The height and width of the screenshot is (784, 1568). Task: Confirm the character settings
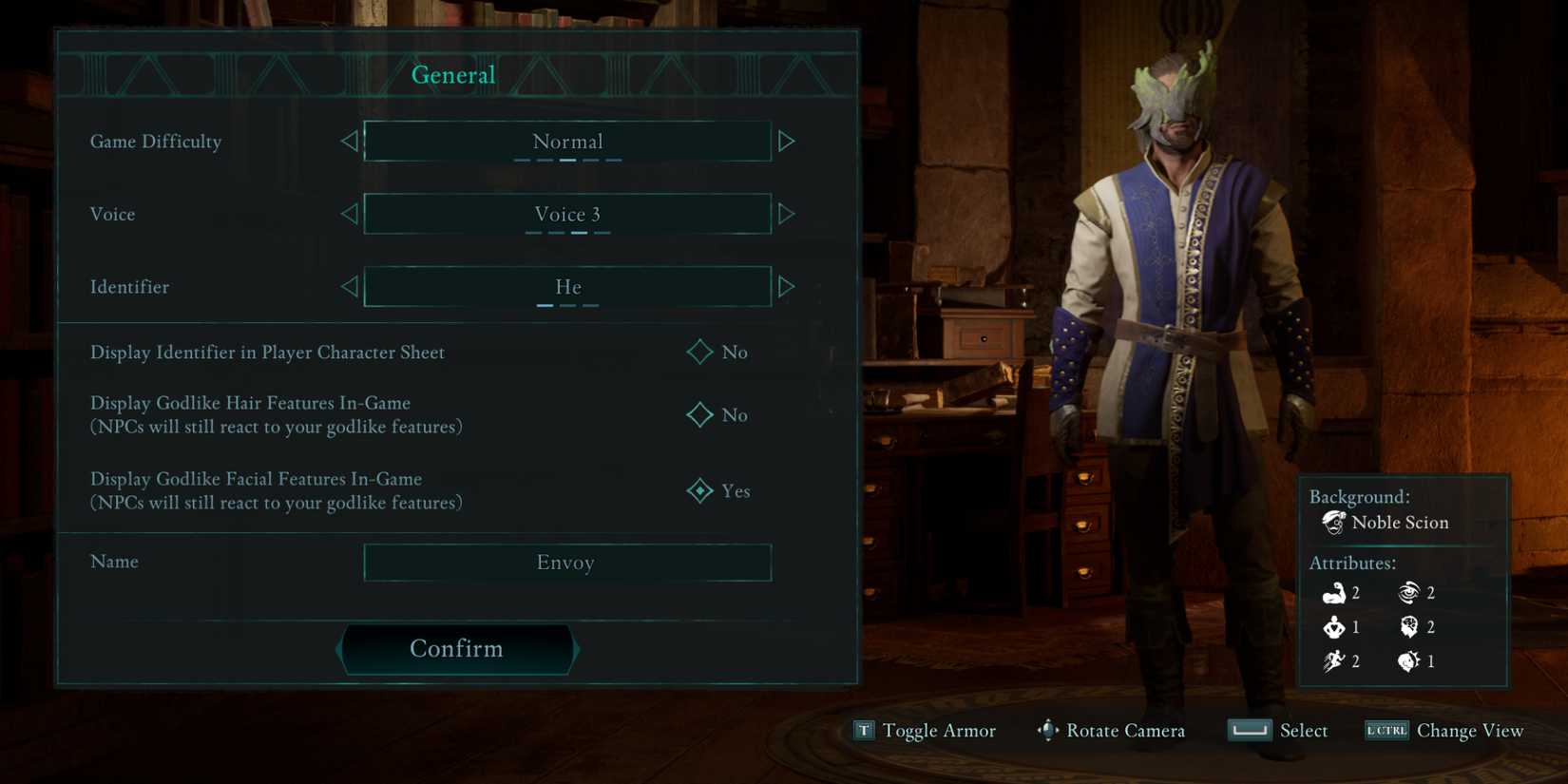[456, 649]
